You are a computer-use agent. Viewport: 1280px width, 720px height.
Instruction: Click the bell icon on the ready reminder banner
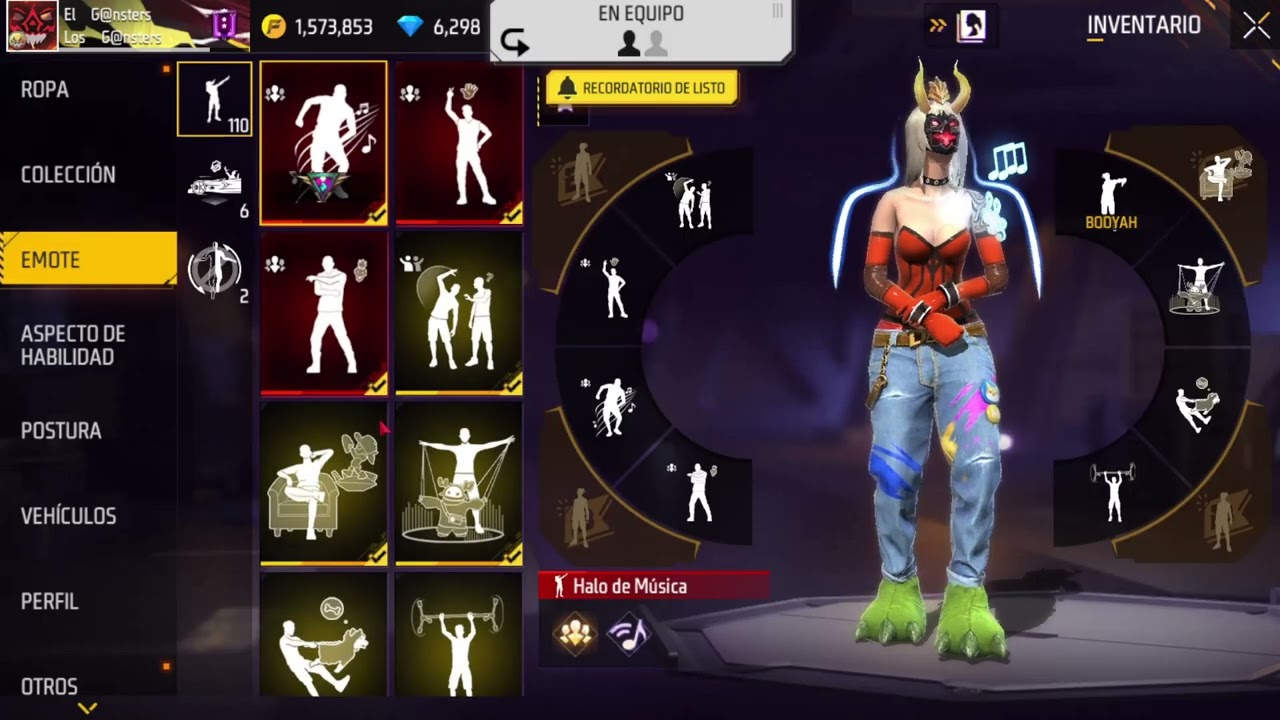click(x=568, y=88)
